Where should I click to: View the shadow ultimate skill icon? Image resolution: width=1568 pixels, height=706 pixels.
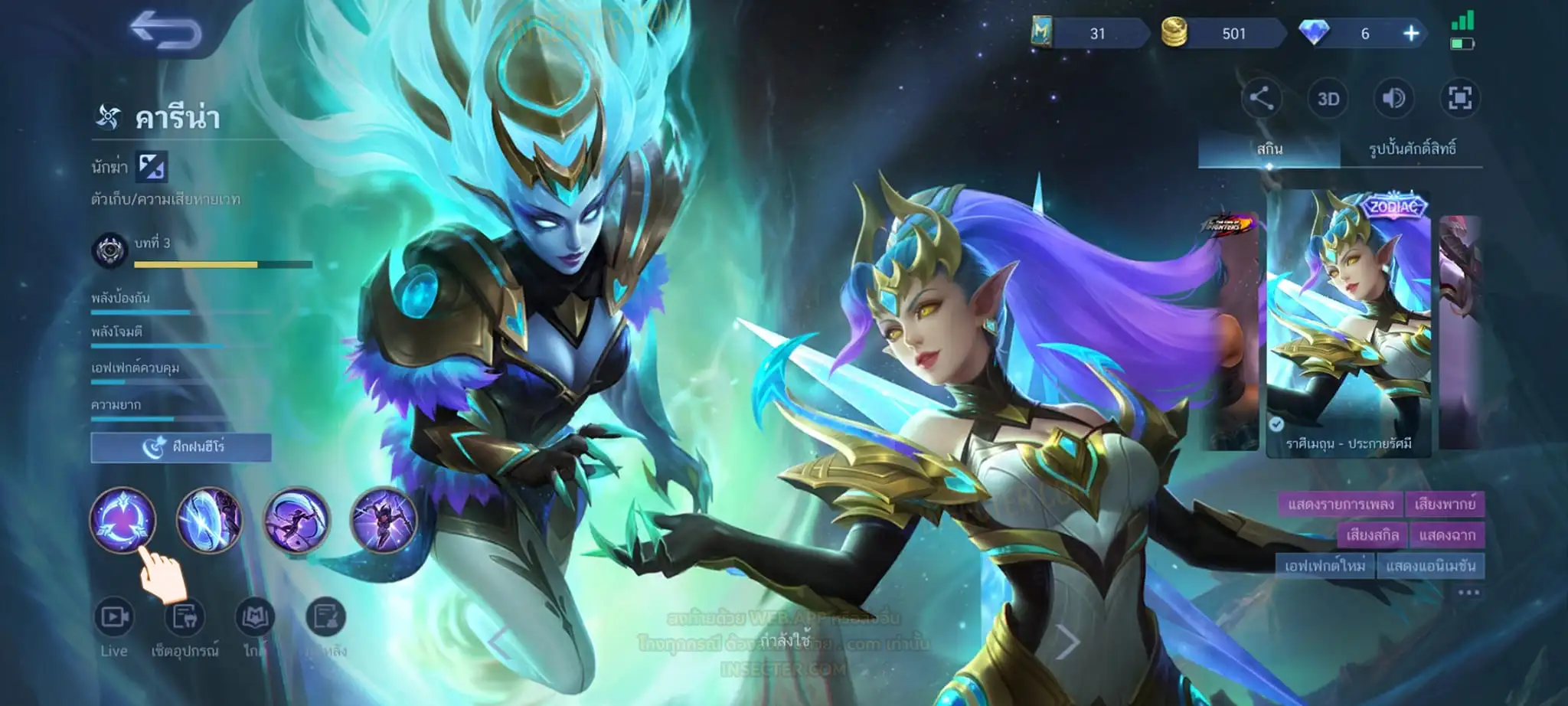coord(384,520)
